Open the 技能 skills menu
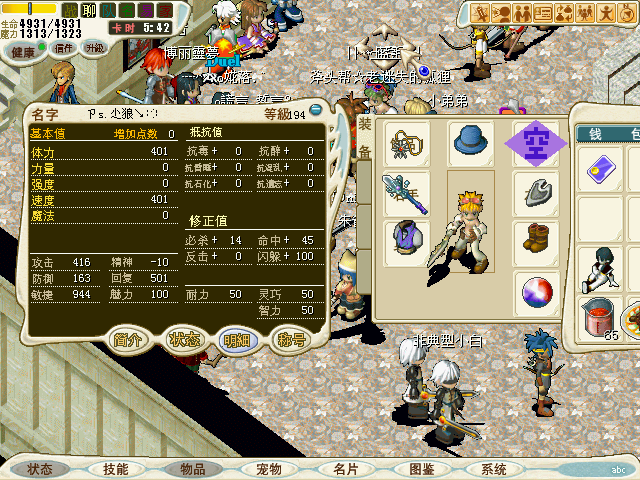Screen dimensions: 640x480 [x=115, y=468]
